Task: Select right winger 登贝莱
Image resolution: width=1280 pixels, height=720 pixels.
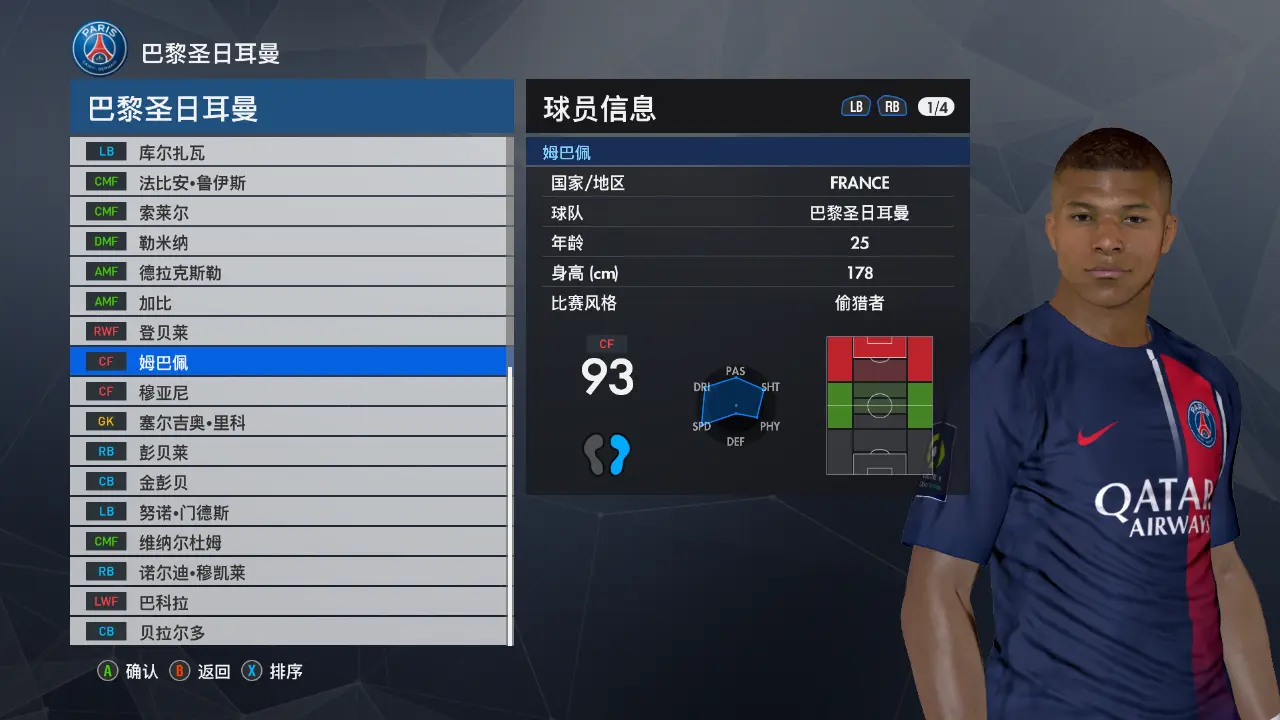Action: 290,332
